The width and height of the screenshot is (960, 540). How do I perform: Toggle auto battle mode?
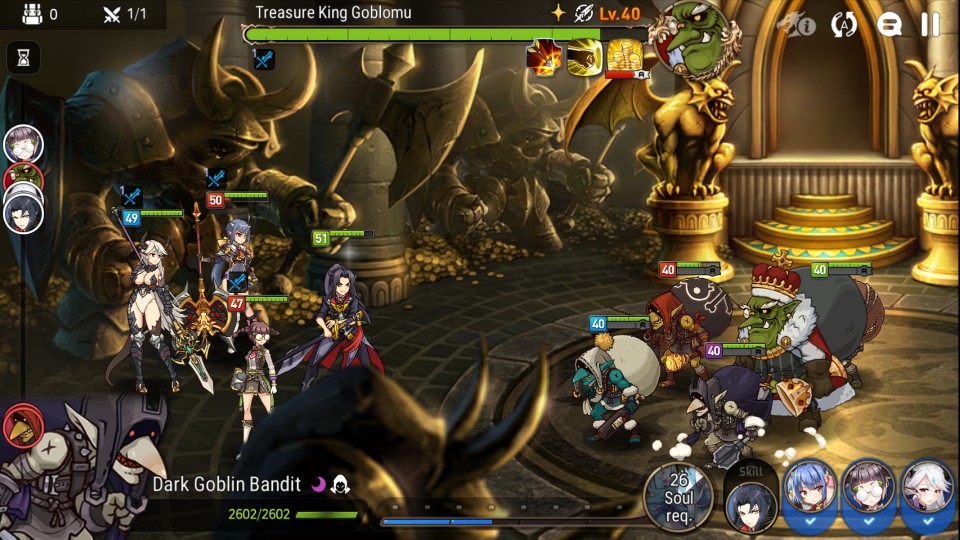845,25
